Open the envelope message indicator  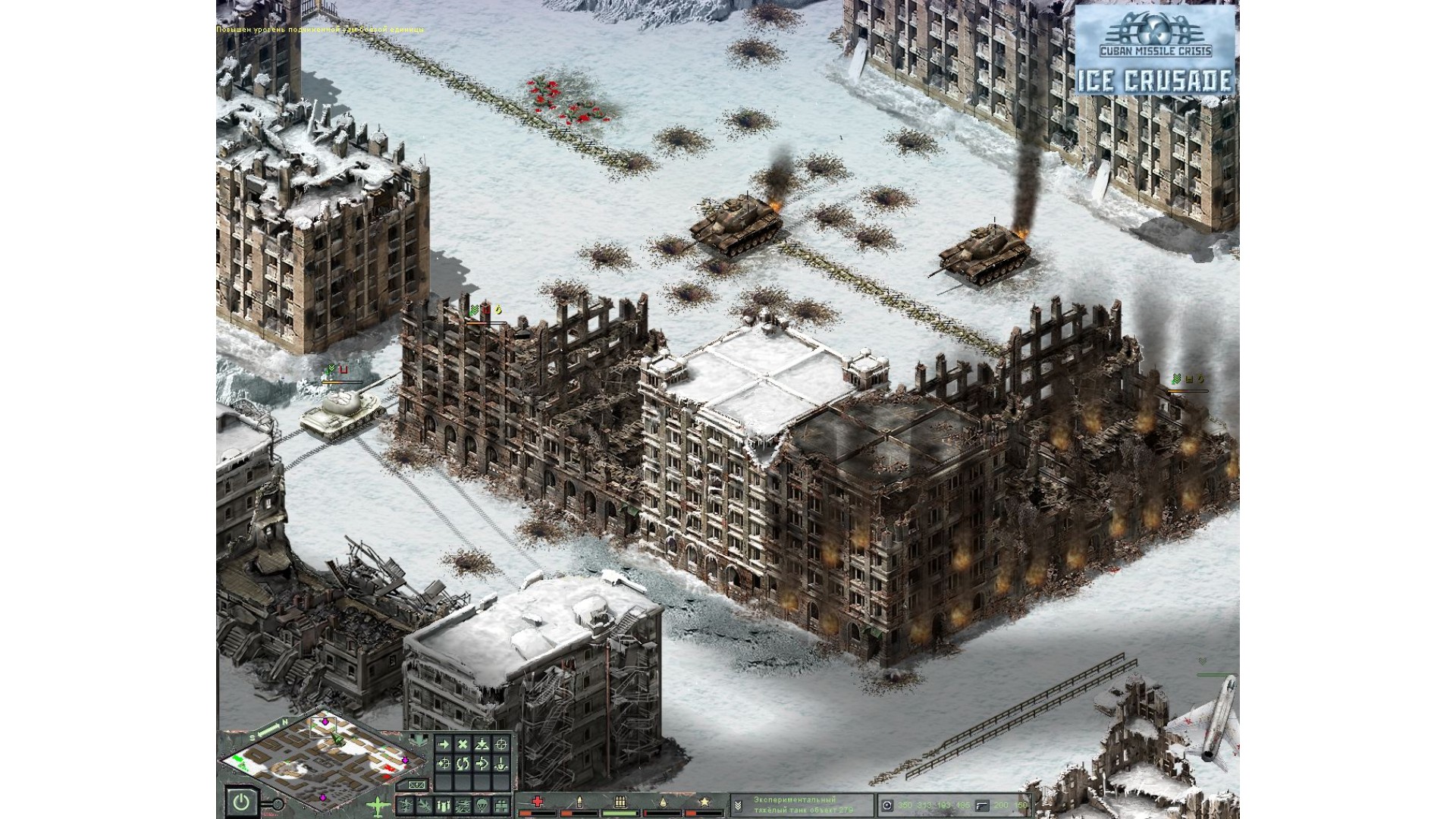pyautogui.click(x=416, y=784)
